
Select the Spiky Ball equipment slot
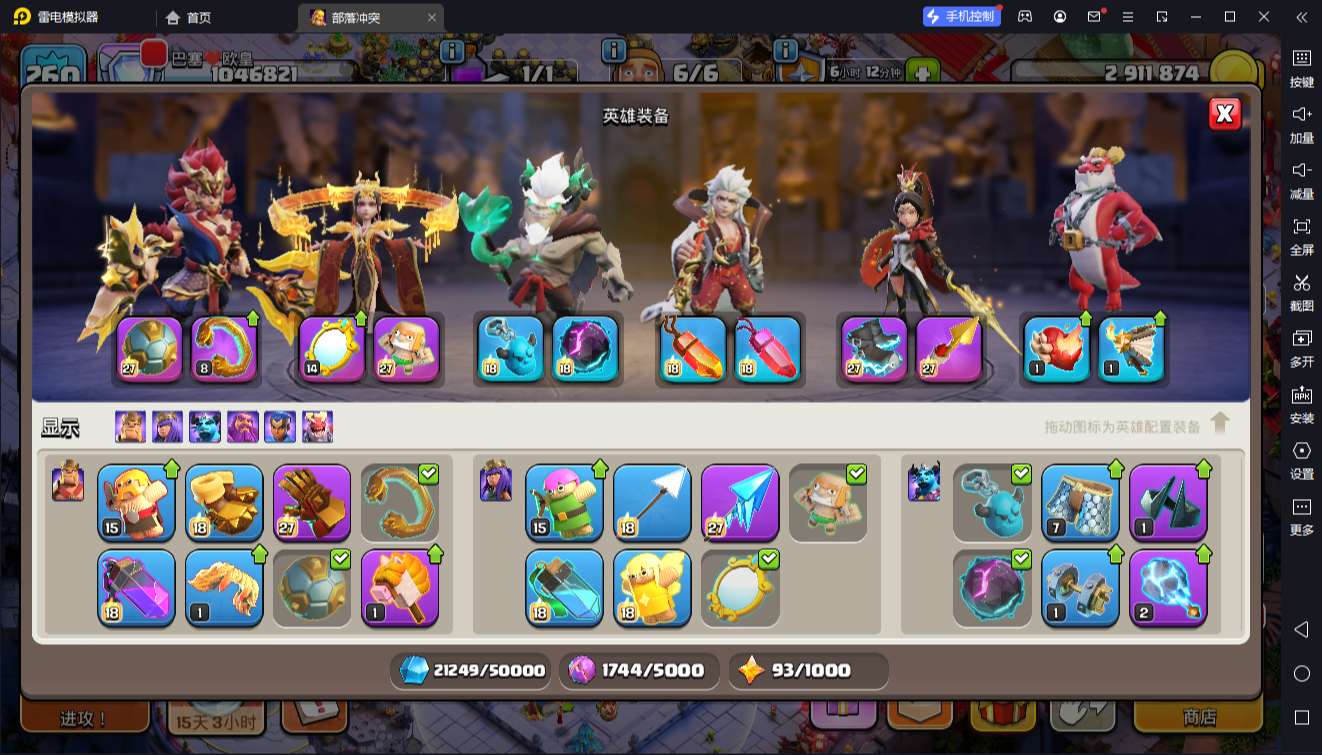(312, 587)
